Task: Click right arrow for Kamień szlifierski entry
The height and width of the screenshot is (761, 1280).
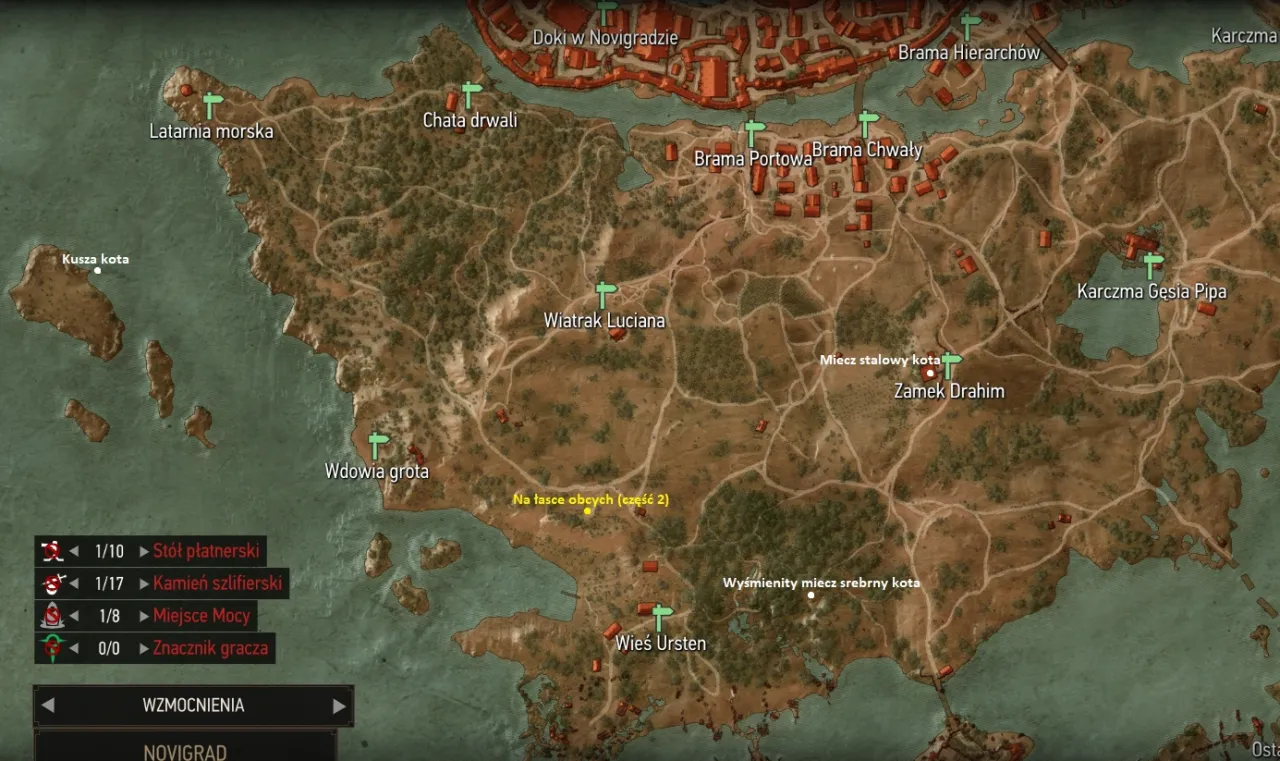Action: tap(145, 583)
